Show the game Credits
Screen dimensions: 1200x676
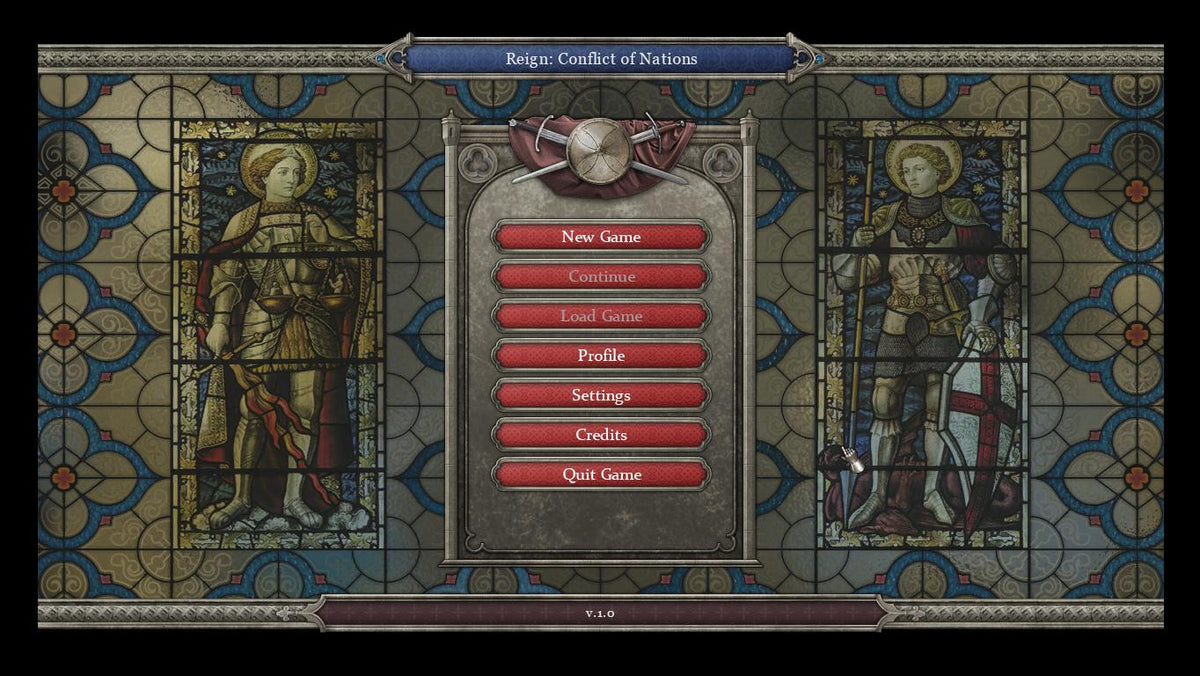coord(601,435)
